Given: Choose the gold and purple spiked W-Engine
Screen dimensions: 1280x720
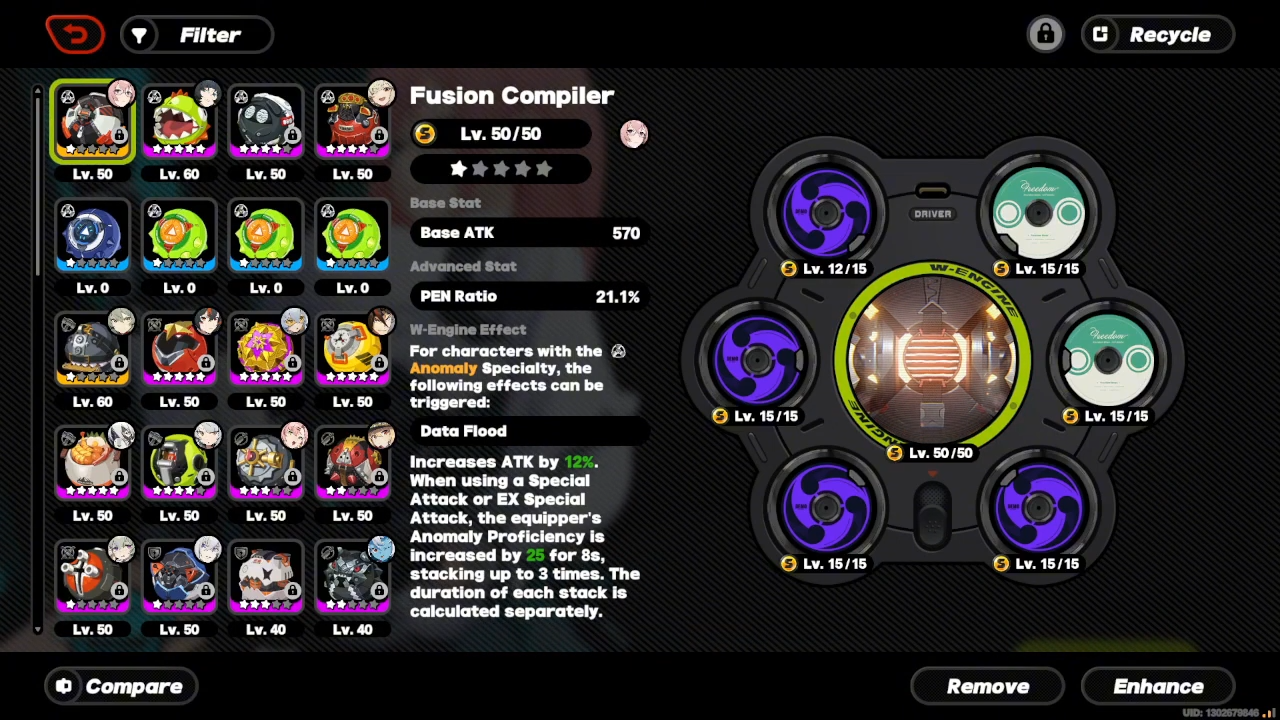Looking at the screenshot, I should click(x=266, y=350).
